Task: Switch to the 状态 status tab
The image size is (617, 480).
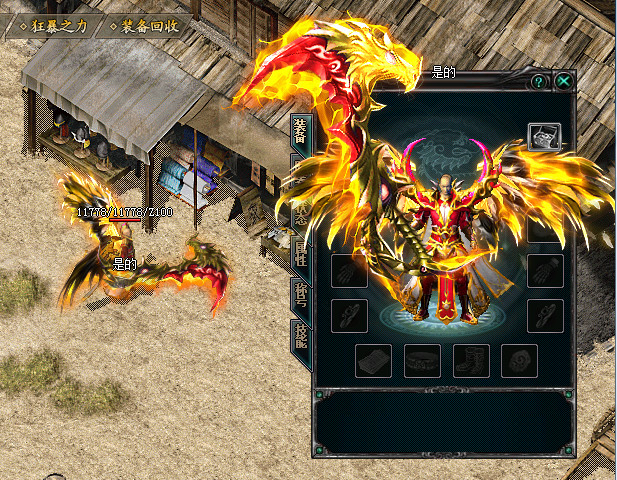Action: point(299,207)
